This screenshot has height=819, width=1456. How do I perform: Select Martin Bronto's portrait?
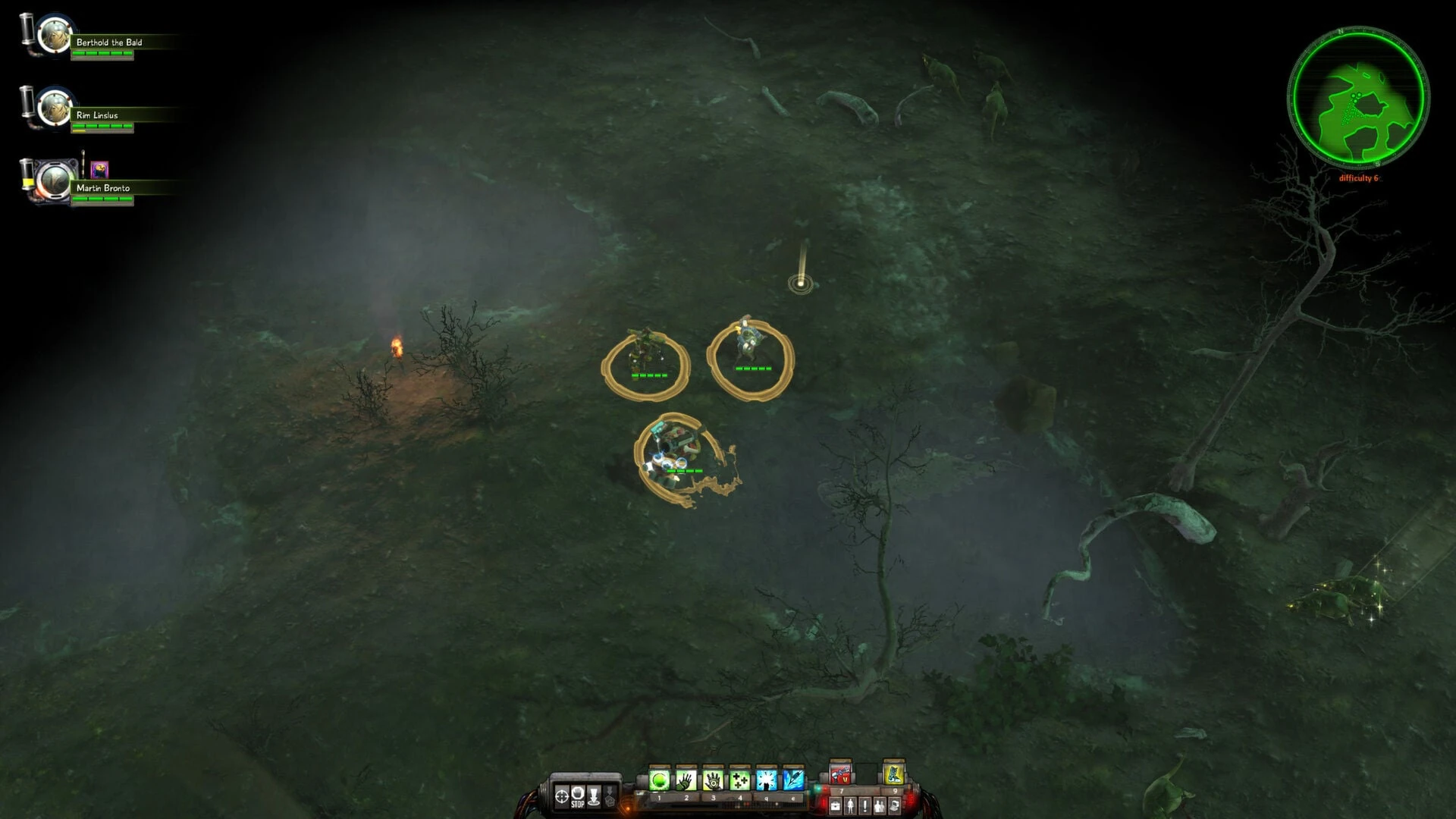coord(54,180)
